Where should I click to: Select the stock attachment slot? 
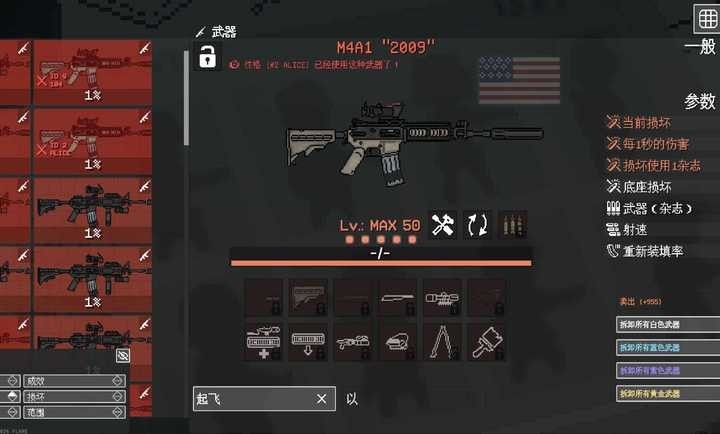(308, 296)
